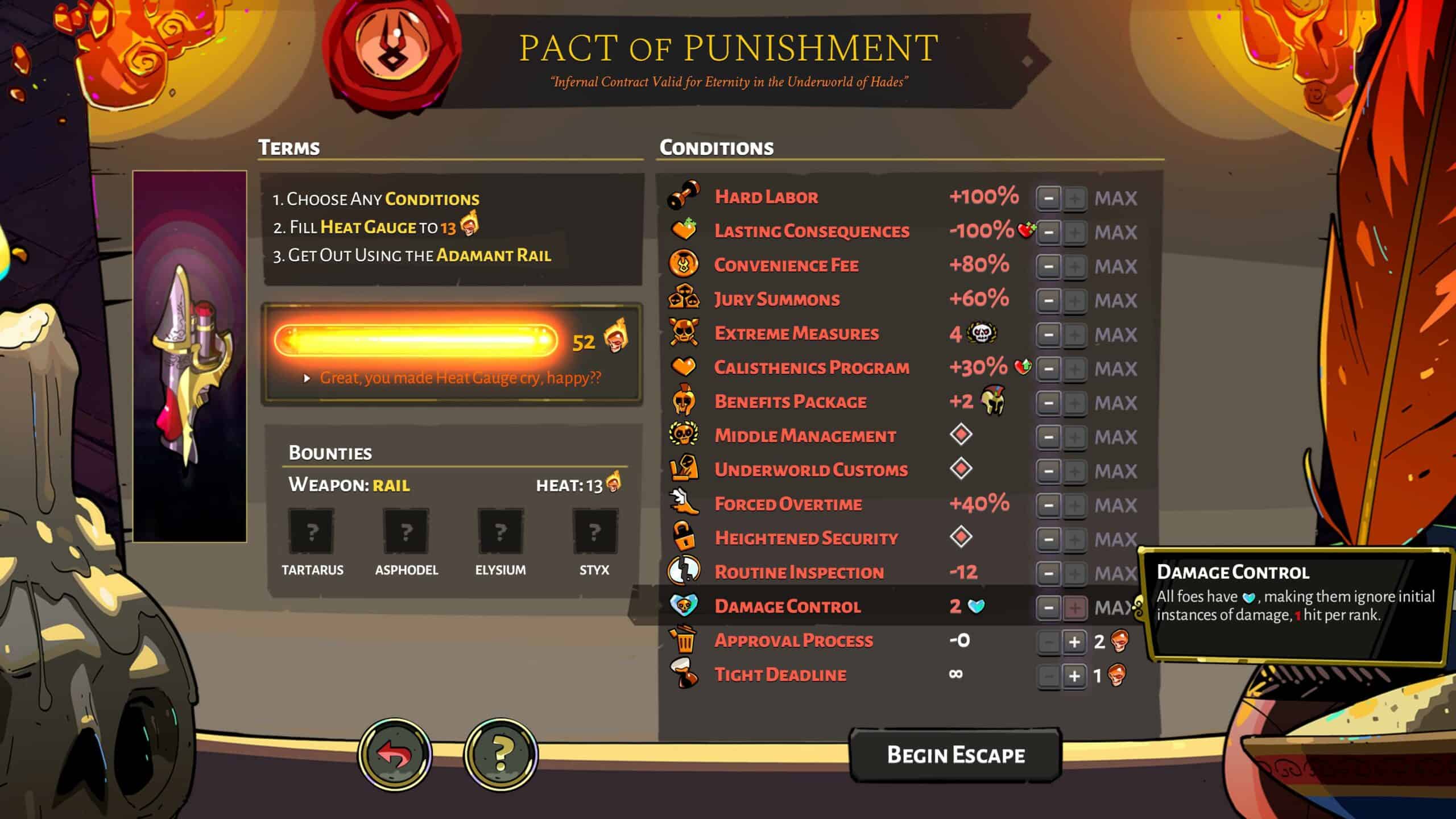1456x819 pixels.
Task: Decrease Hard Labor rank with minus button
Action: coord(1049,197)
